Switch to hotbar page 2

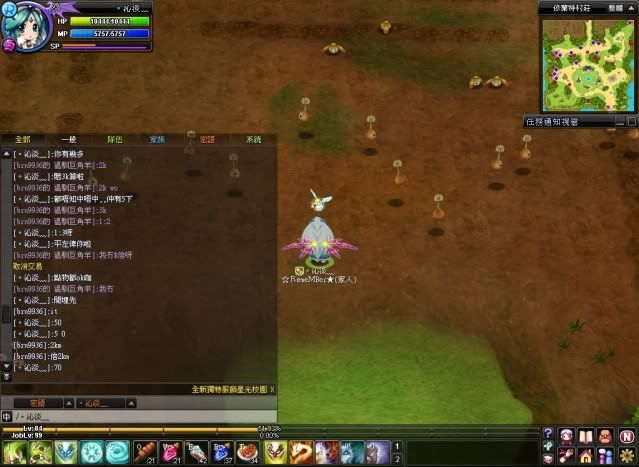coord(398,458)
